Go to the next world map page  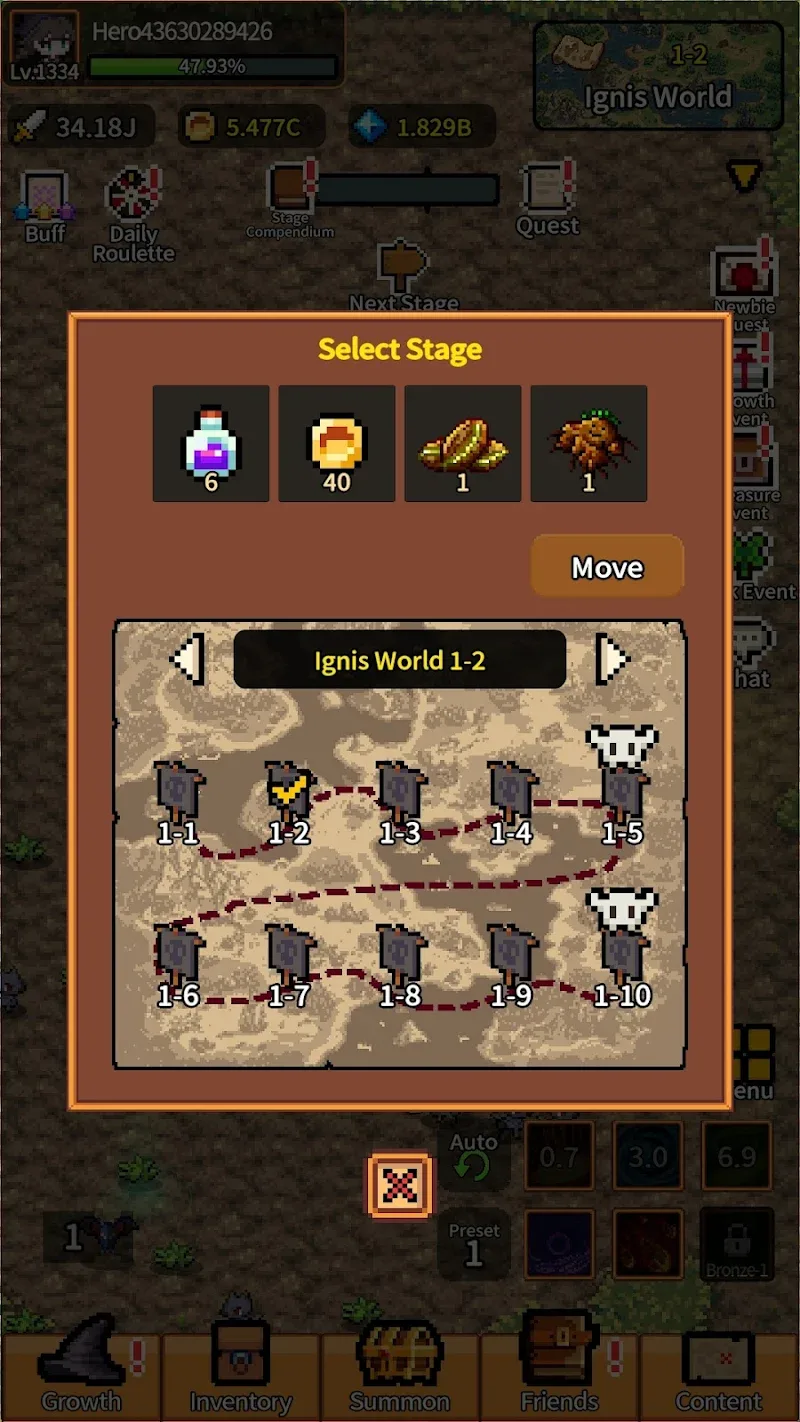[x=612, y=659]
